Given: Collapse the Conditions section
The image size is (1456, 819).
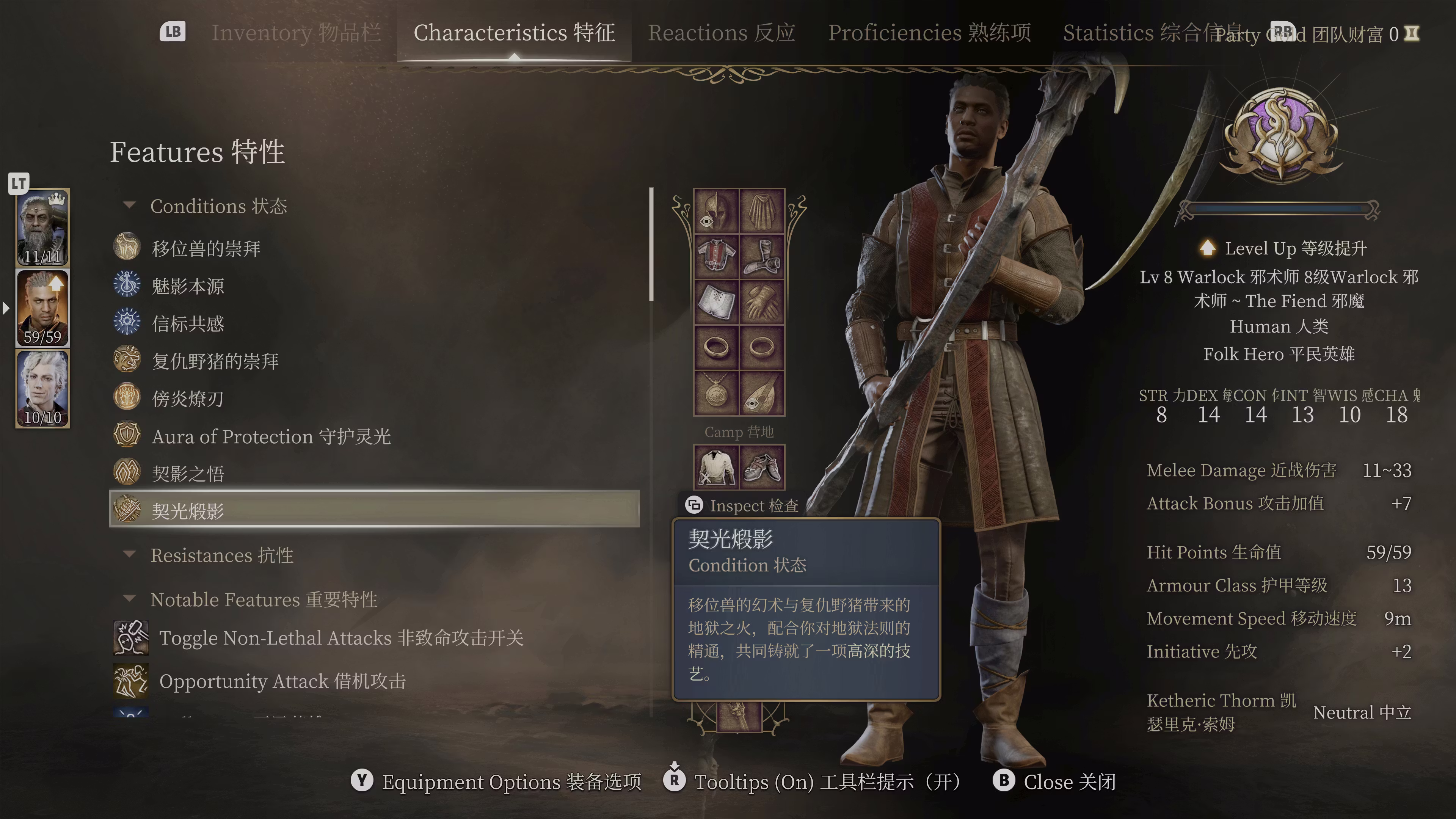Looking at the screenshot, I should 130,206.
